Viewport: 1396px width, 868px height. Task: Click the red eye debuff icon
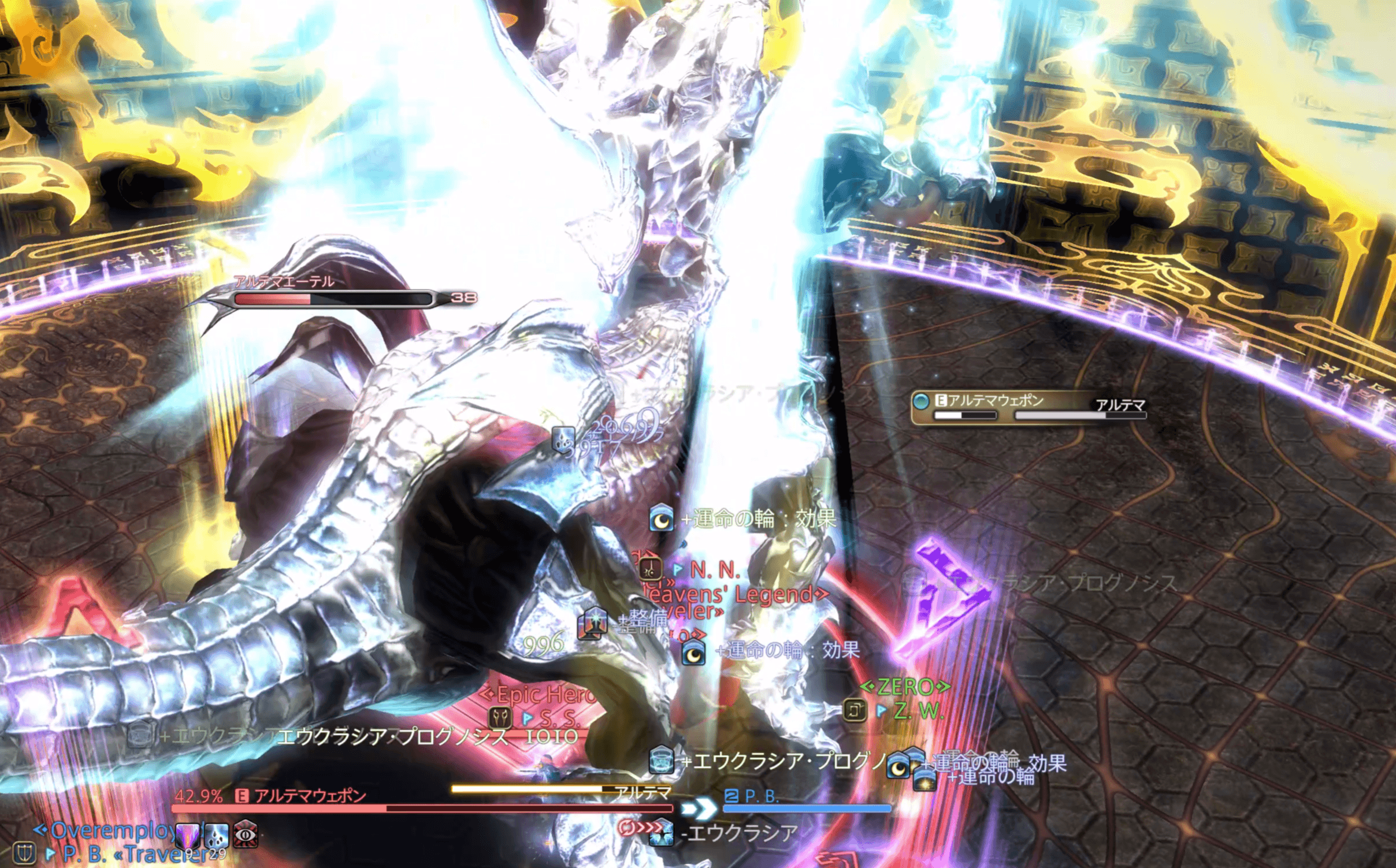coord(246,835)
